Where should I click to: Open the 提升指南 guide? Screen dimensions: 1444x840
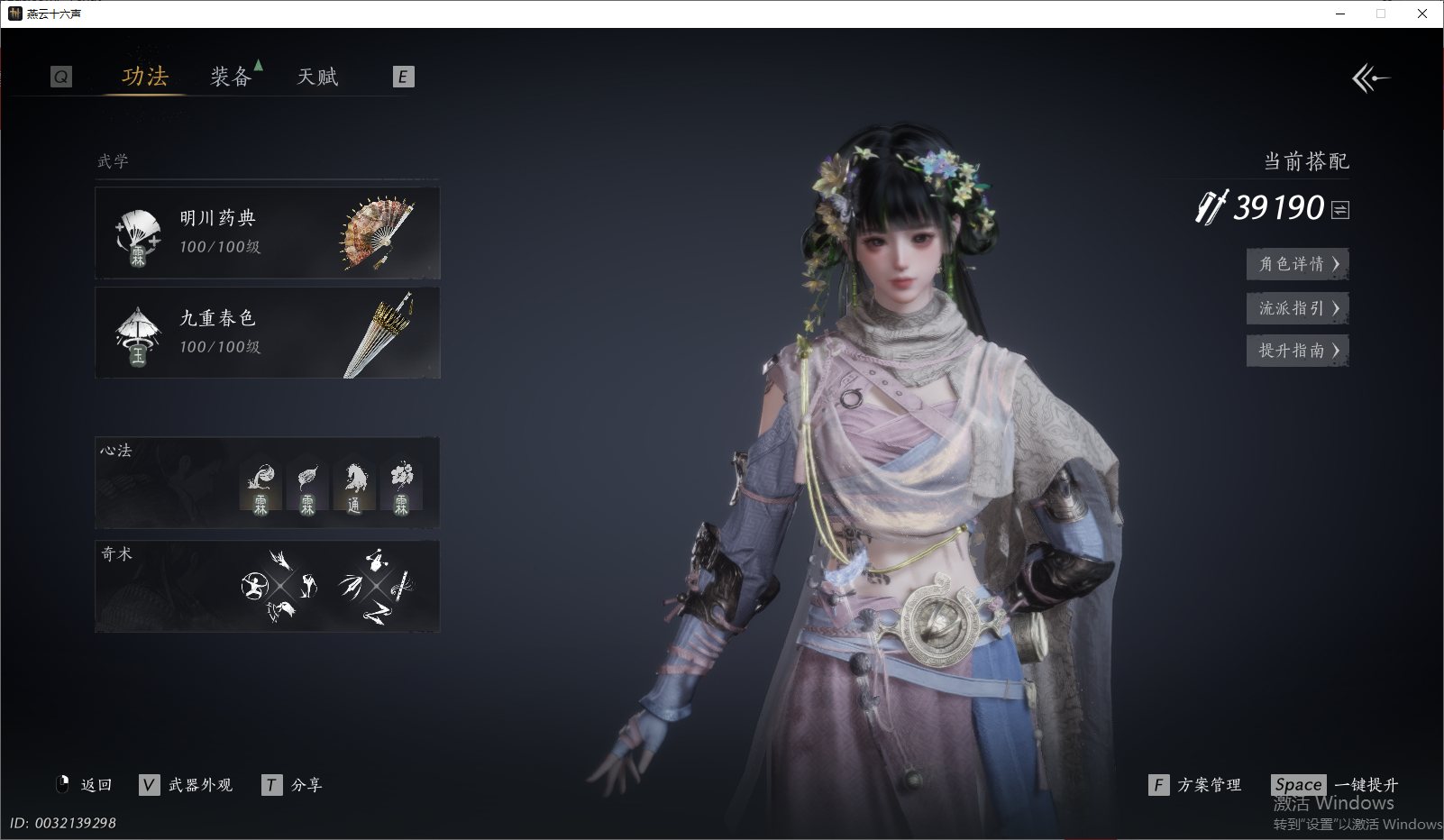point(1297,351)
